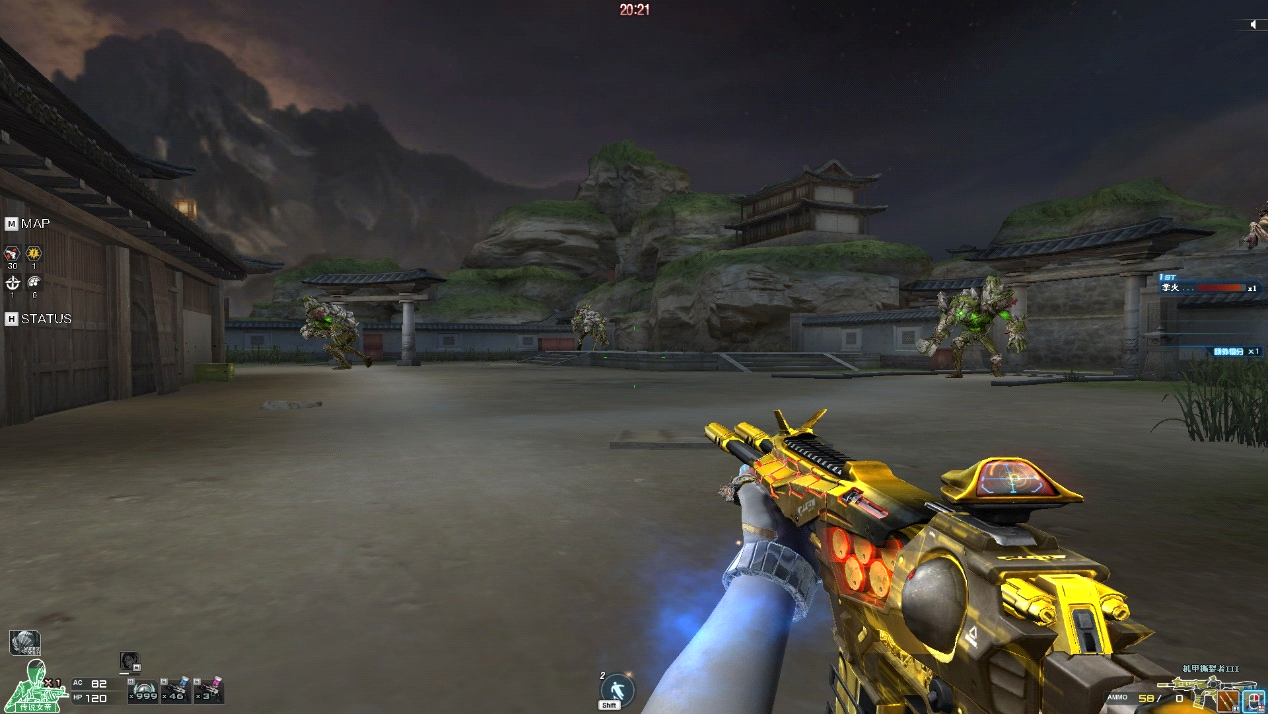The image size is (1268, 714).
Task: Select the grey portrait icon above the soldier
Action: click(24, 642)
